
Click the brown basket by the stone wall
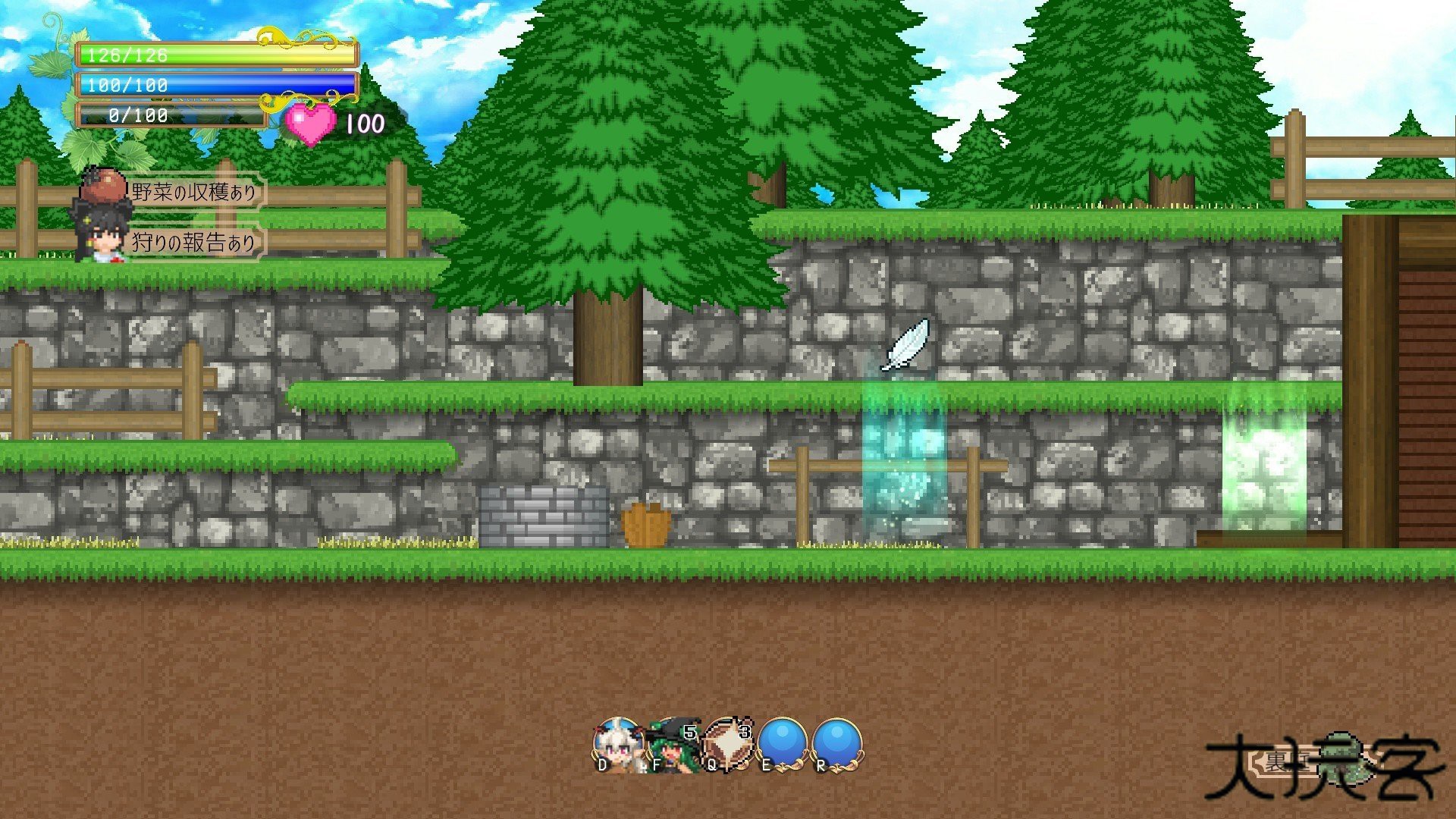click(x=646, y=522)
